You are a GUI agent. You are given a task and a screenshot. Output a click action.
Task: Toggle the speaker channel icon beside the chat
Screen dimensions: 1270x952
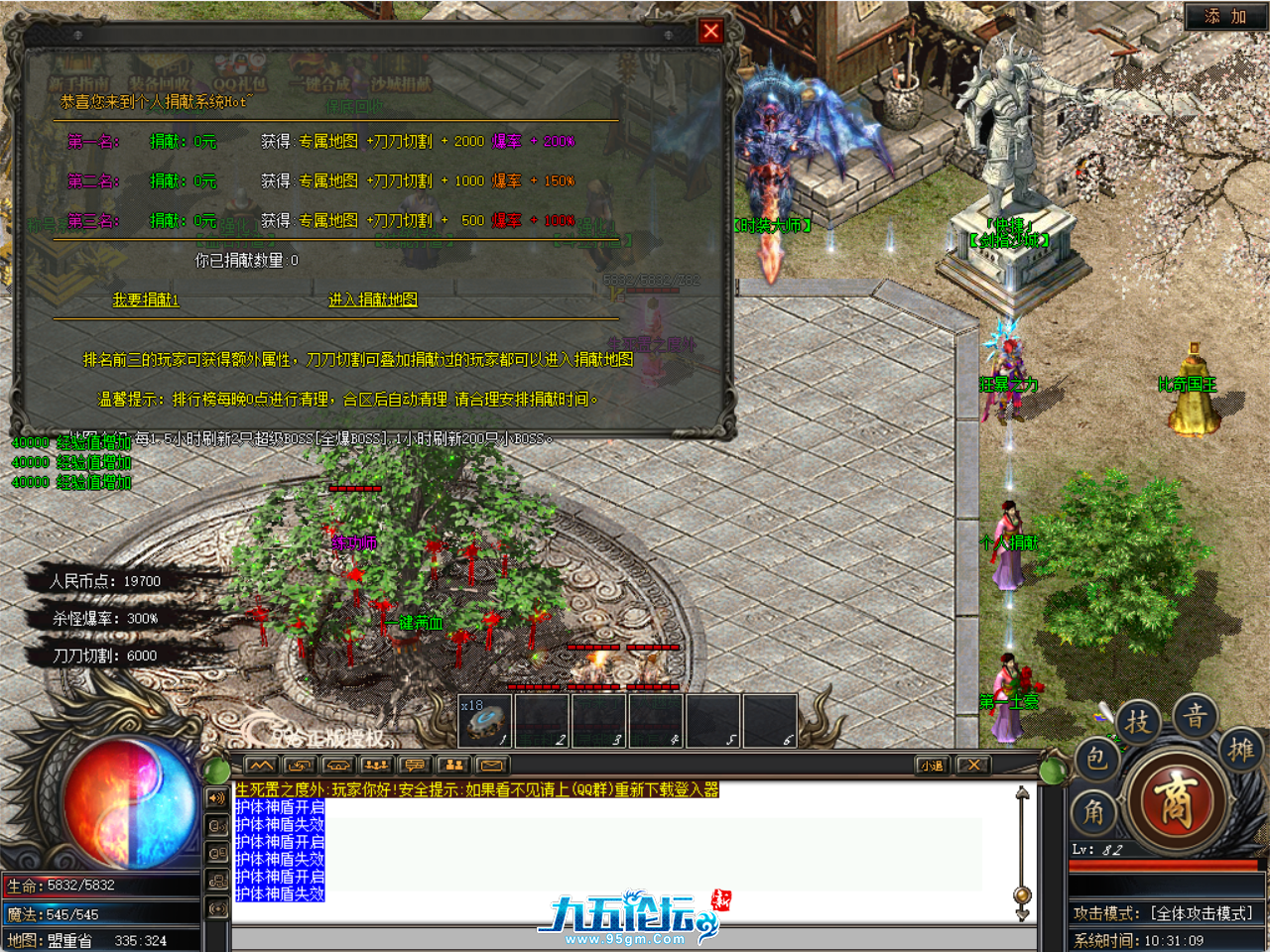tap(217, 798)
